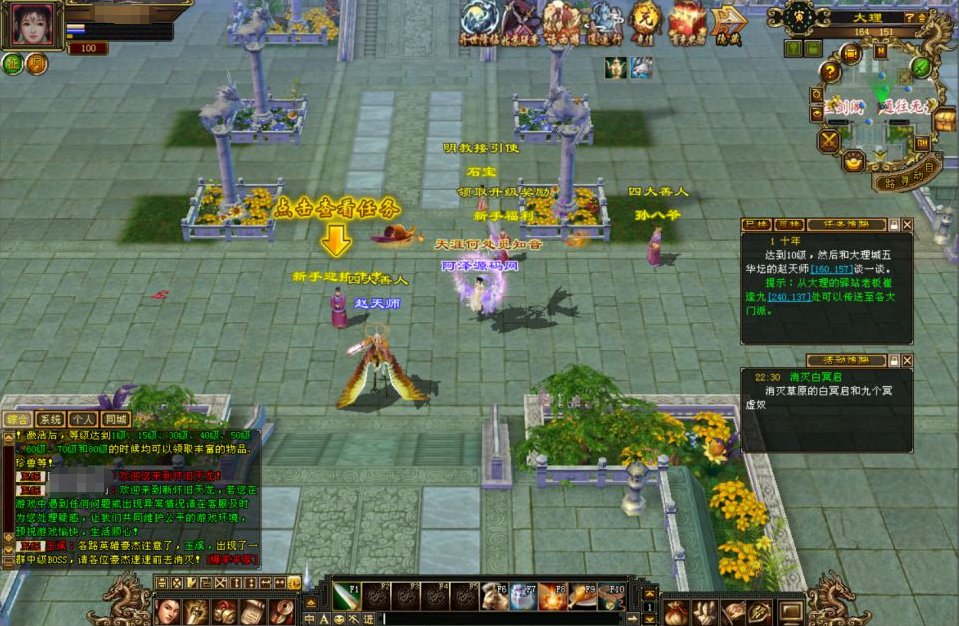Click the crossed swords minimap button
The height and width of the screenshot is (626, 959).
tap(829, 140)
